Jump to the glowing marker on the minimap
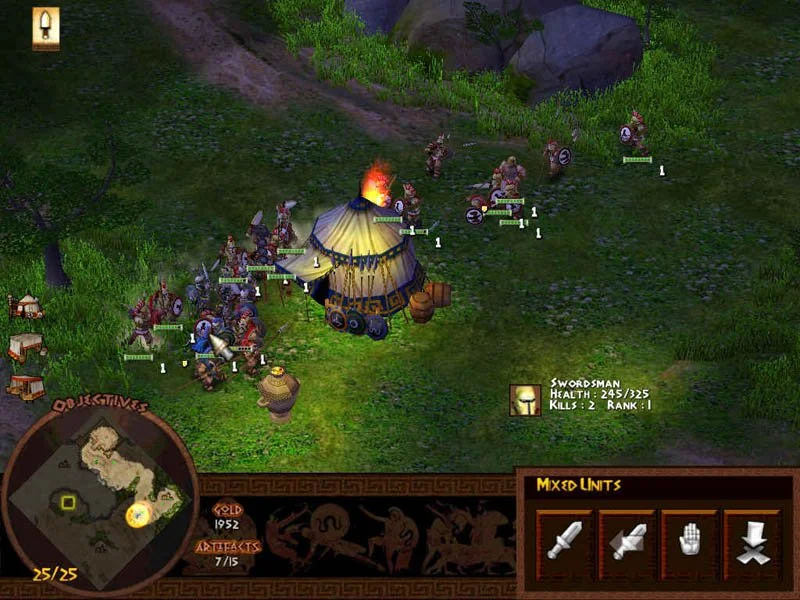Viewport: 800px width, 600px height. coord(138,514)
